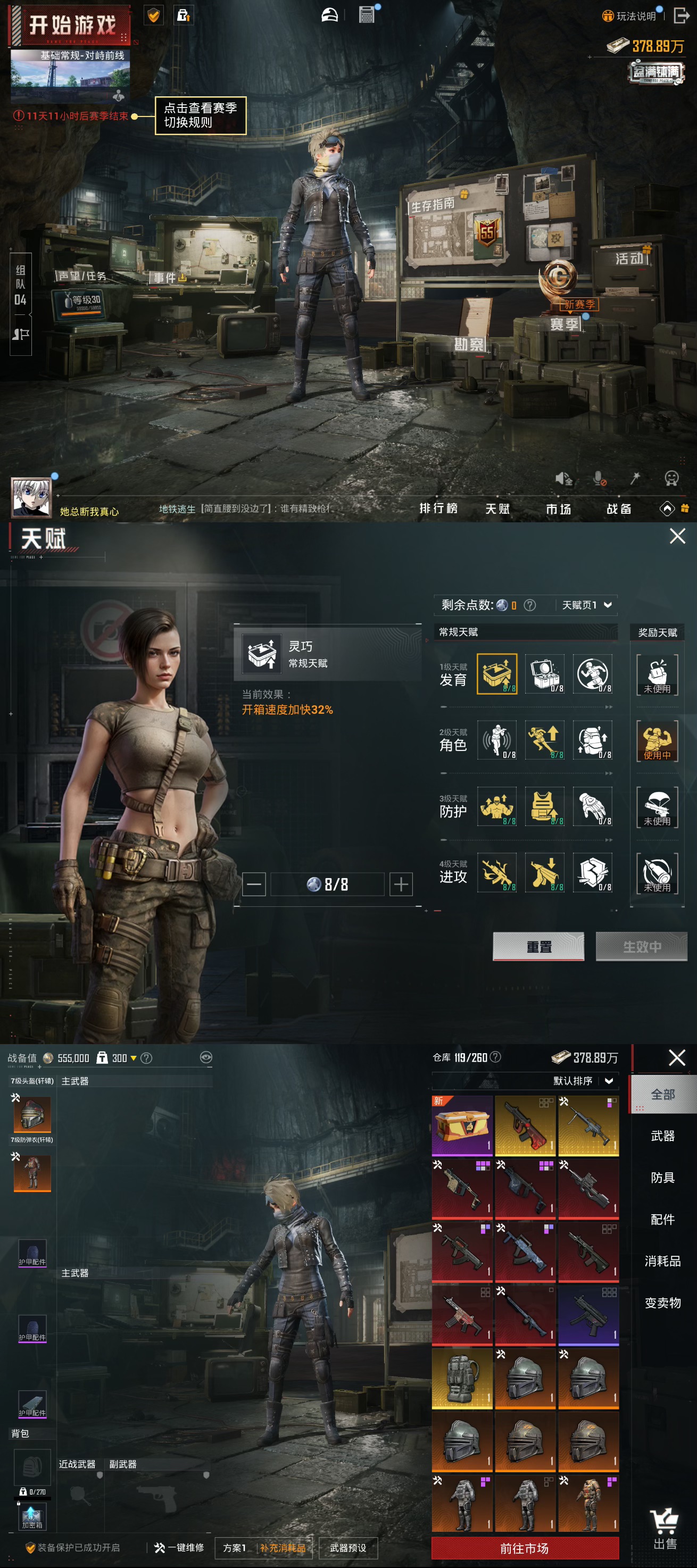Decrease talent points with the minus button
The width and height of the screenshot is (697, 1568).
(254, 884)
